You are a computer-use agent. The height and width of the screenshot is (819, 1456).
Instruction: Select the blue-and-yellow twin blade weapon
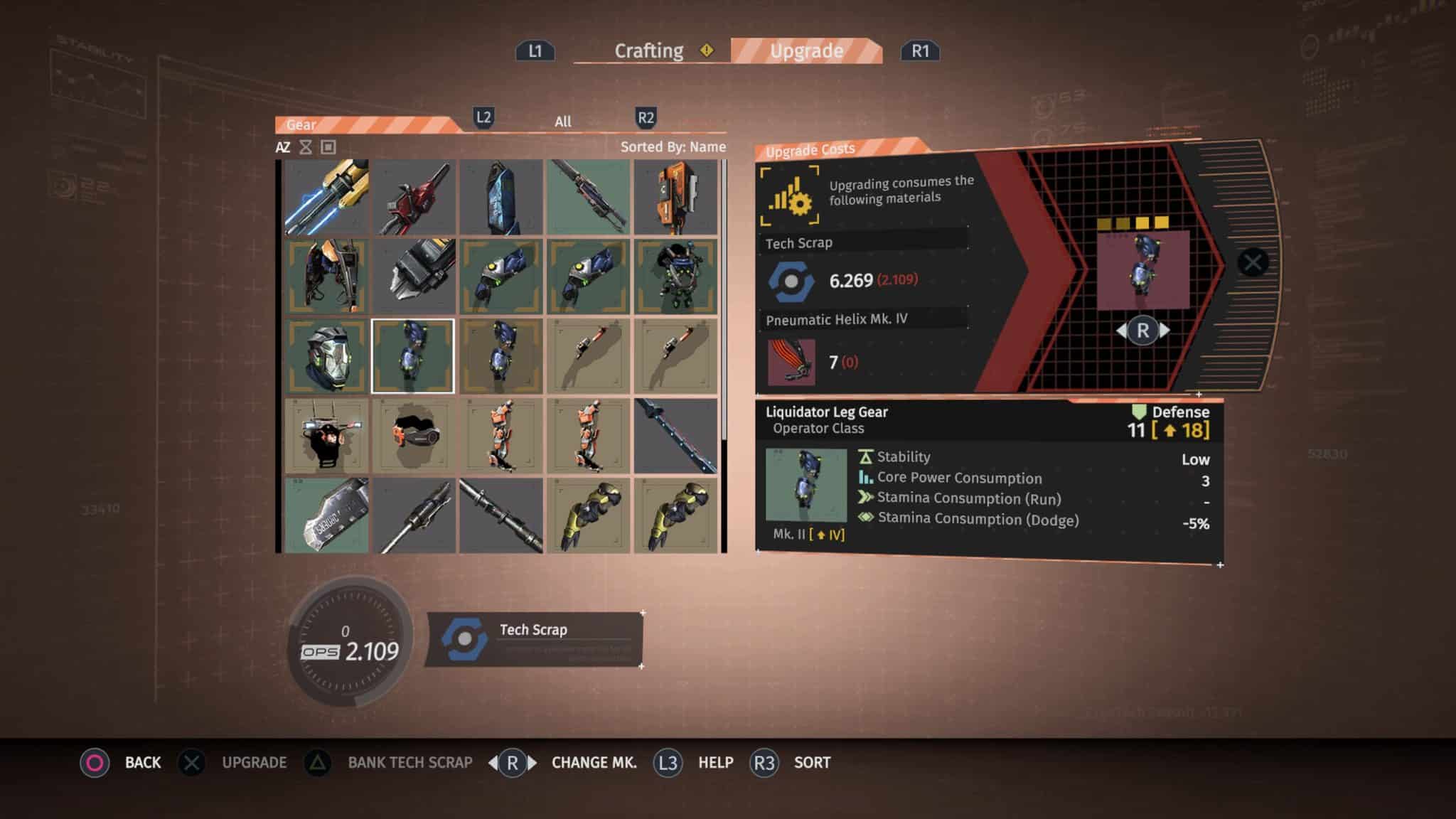(327, 197)
